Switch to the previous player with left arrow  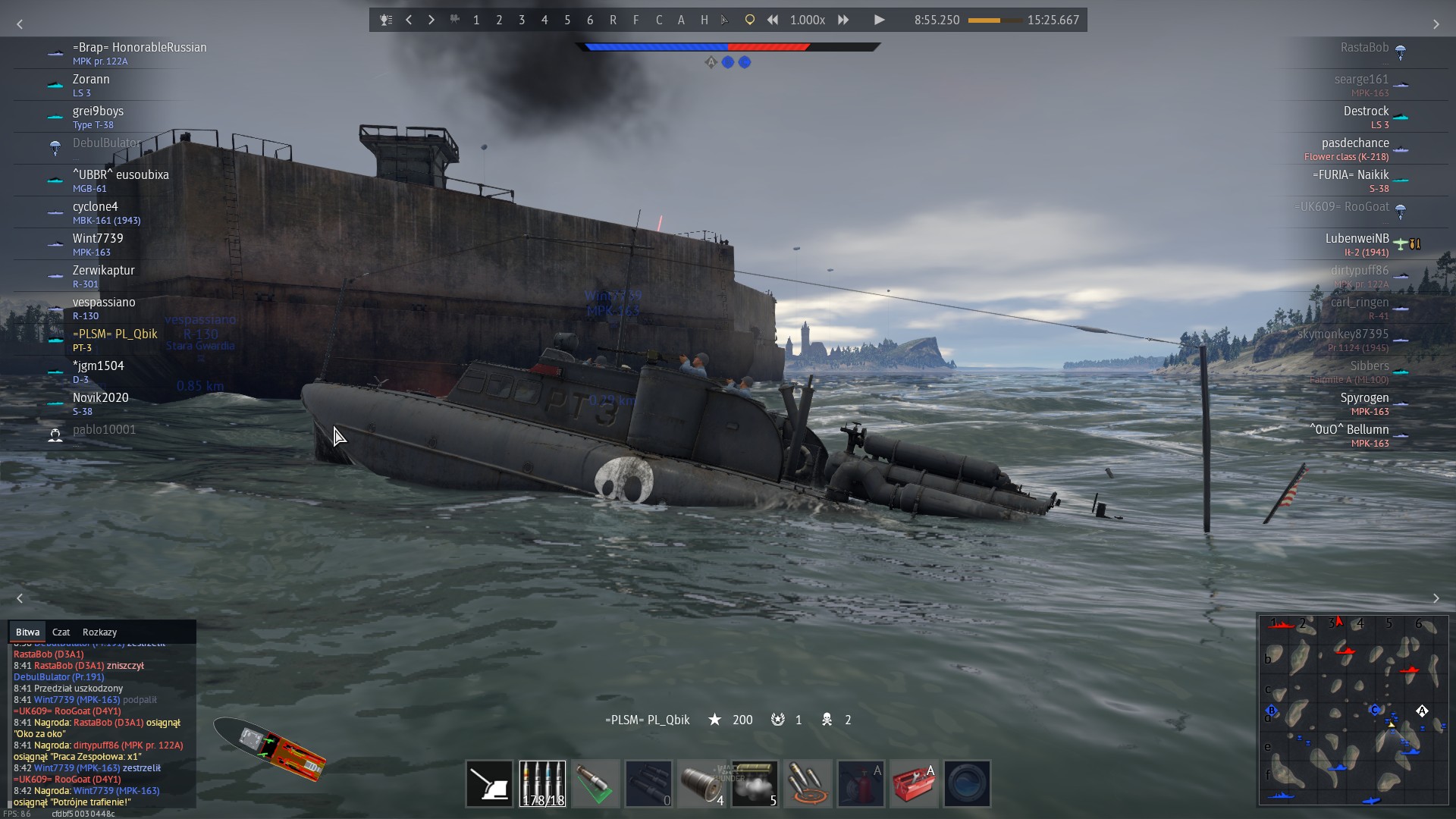[409, 20]
